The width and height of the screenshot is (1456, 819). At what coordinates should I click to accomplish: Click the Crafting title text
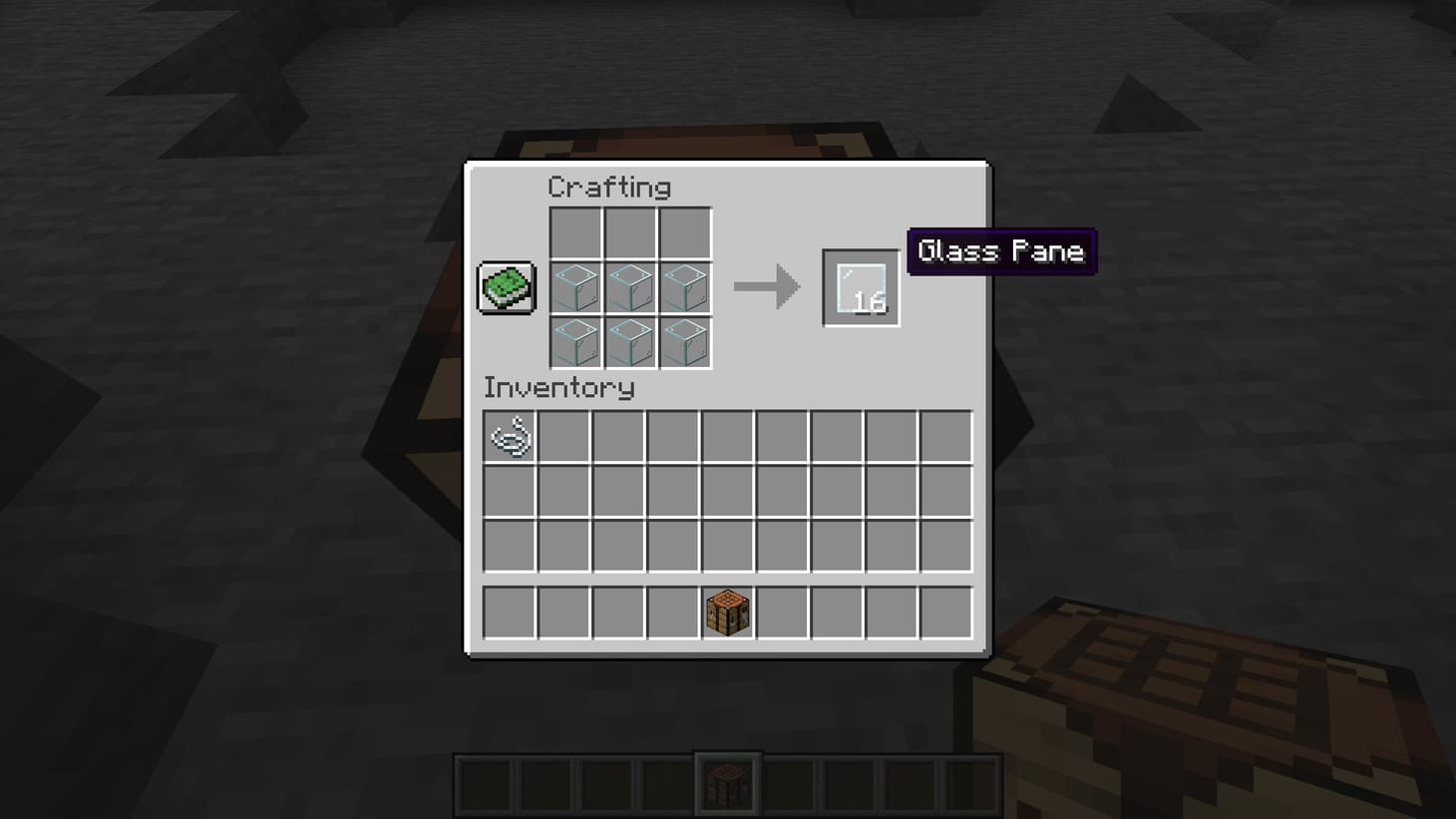(609, 187)
